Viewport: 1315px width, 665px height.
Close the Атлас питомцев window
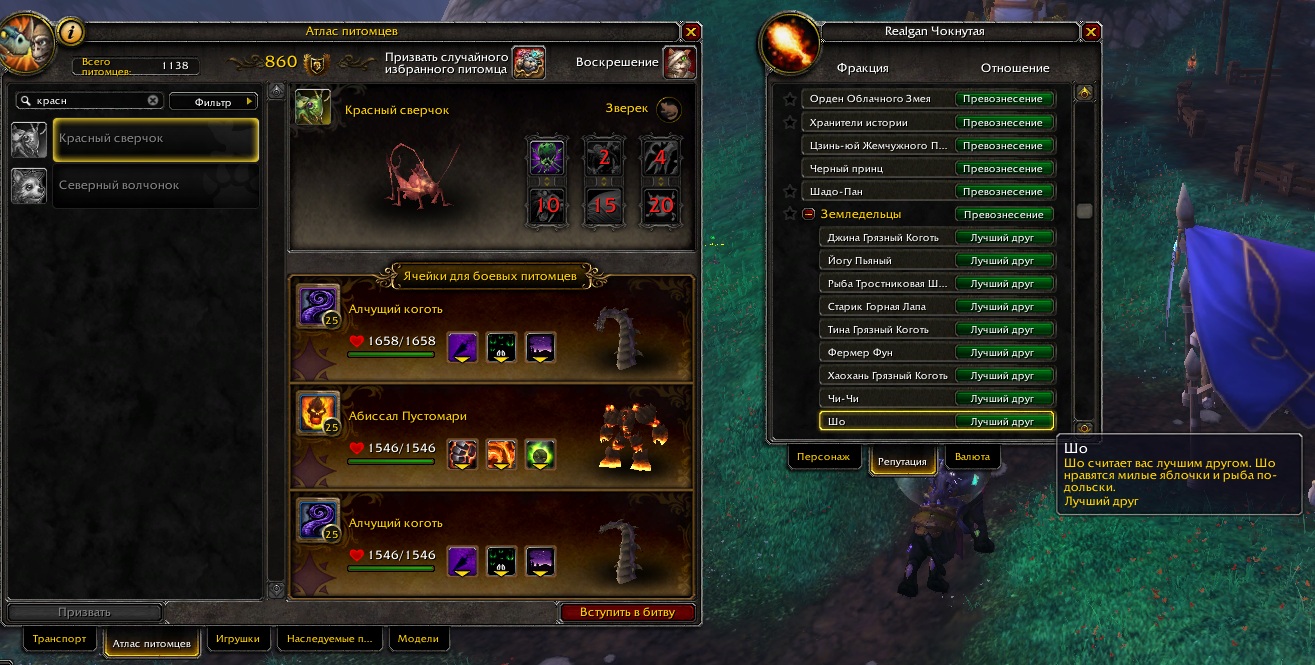point(690,32)
